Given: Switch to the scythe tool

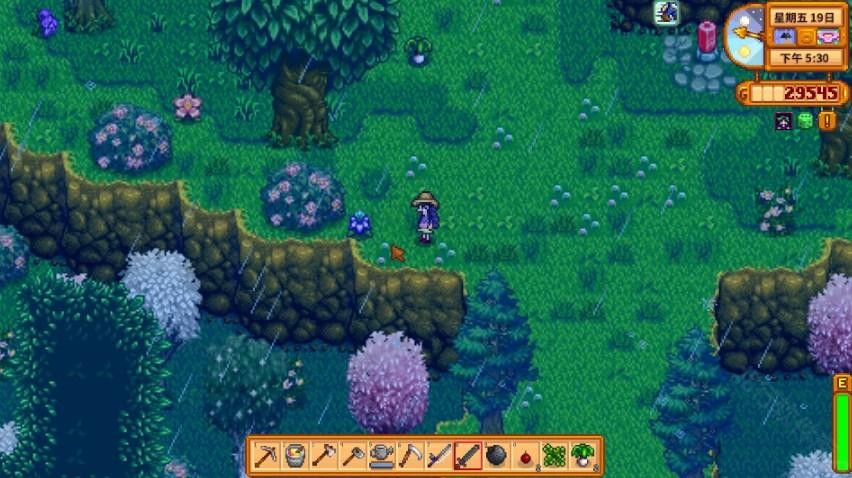Looking at the screenshot, I should (410, 456).
